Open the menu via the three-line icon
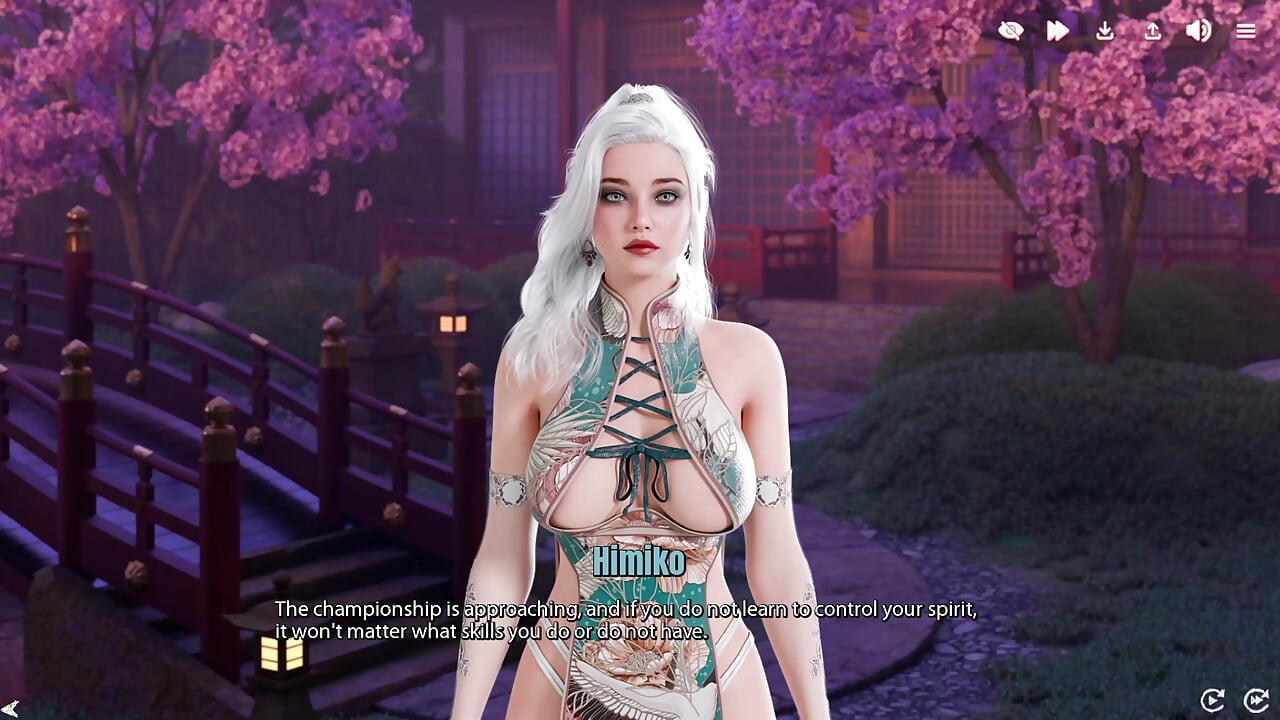This screenshot has width=1280, height=720. click(1245, 31)
